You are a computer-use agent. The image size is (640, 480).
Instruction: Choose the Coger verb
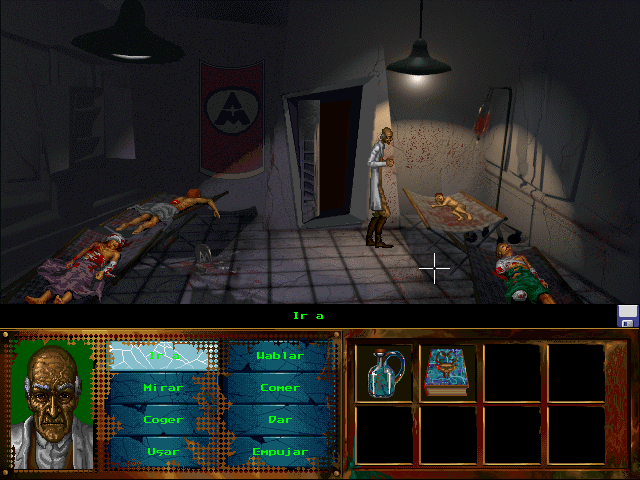162,419
